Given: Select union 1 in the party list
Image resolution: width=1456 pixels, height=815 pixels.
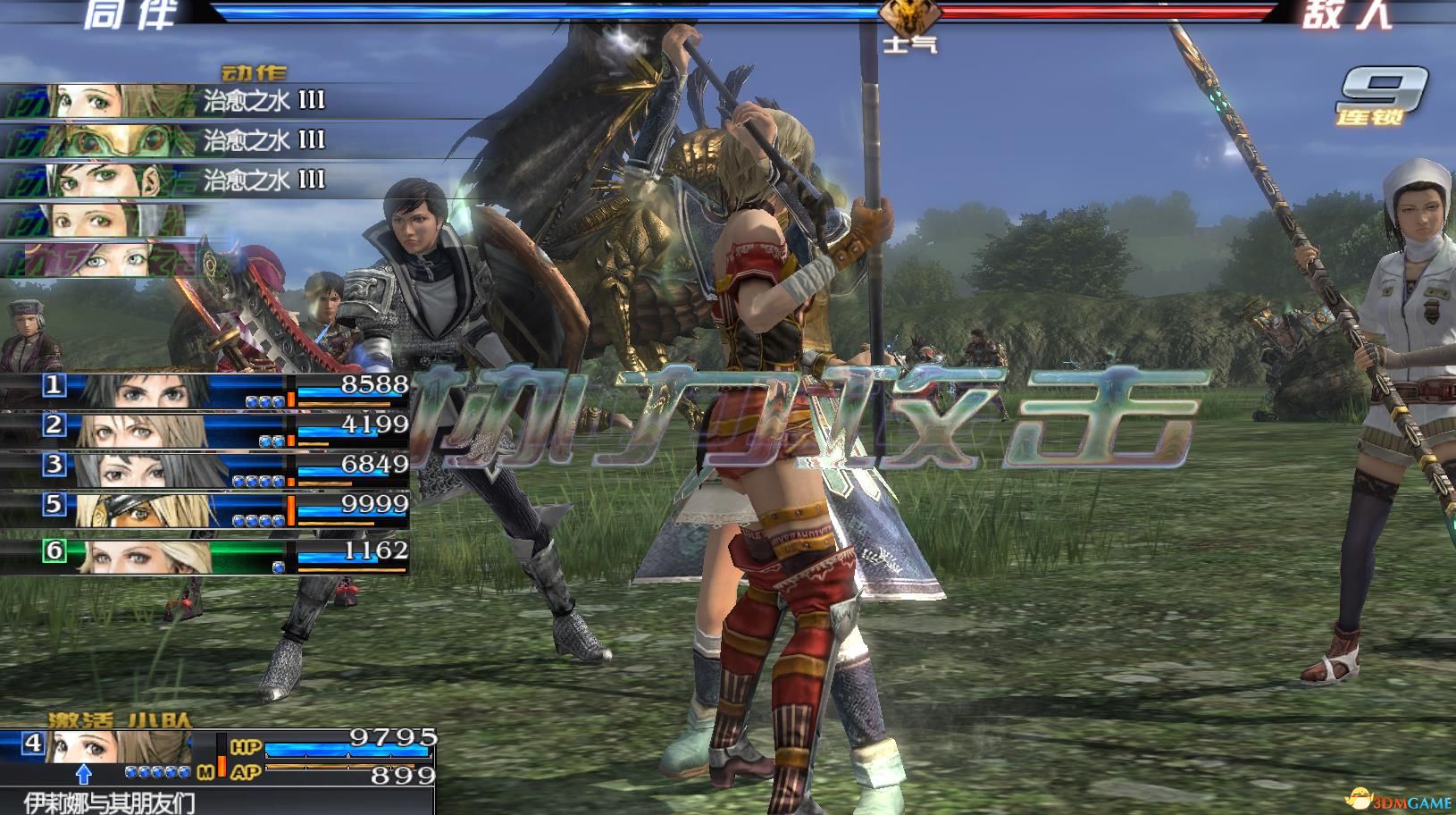Looking at the screenshot, I should tap(205, 391).
